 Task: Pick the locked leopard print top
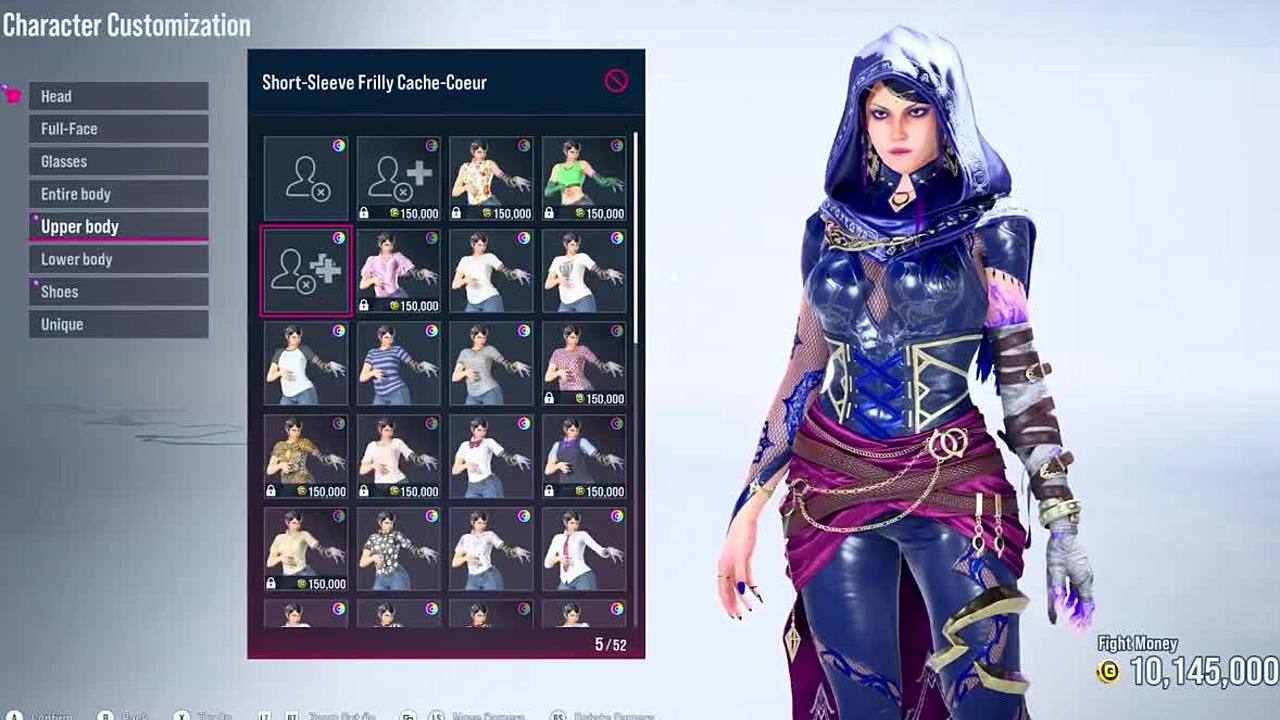[x=305, y=456]
